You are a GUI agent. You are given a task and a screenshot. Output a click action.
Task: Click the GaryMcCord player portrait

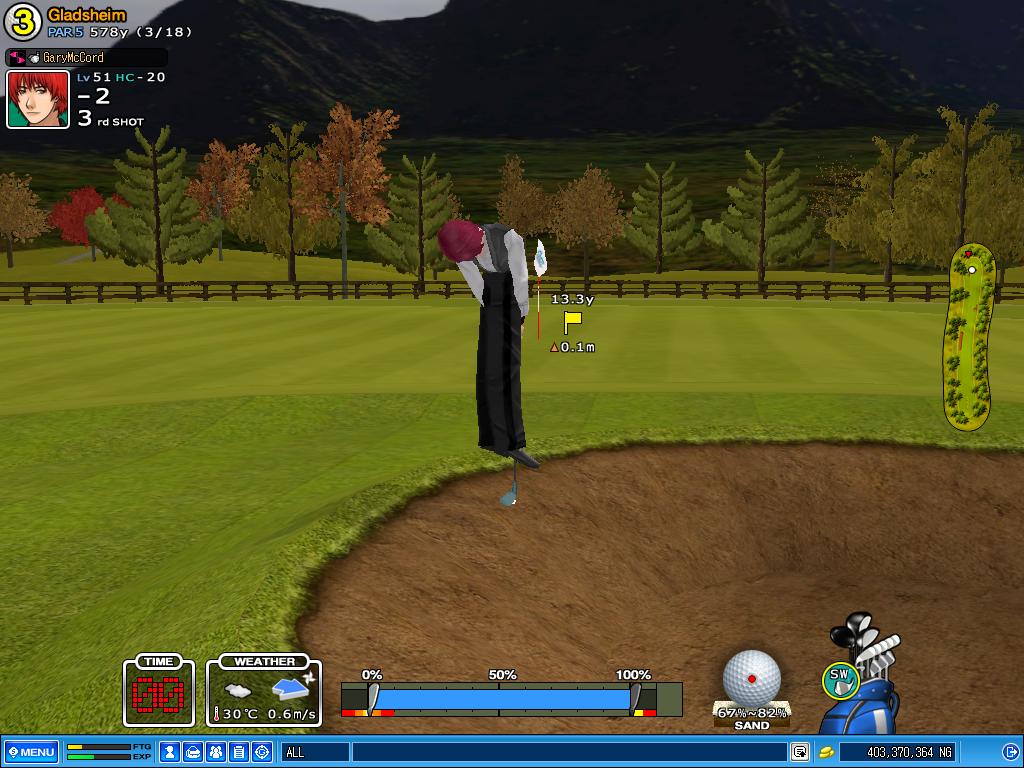point(38,99)
